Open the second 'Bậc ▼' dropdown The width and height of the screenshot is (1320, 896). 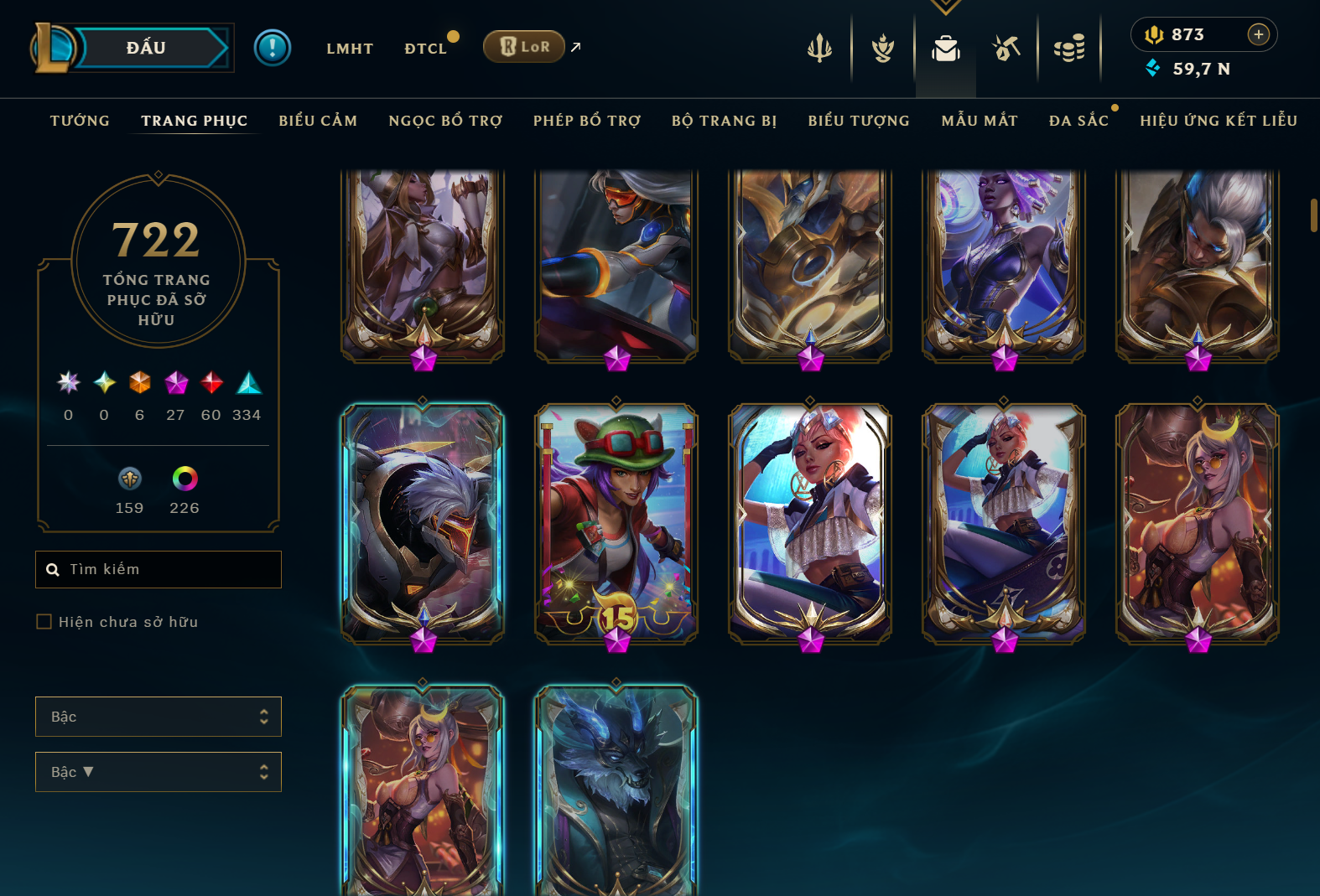coord(159,772)
